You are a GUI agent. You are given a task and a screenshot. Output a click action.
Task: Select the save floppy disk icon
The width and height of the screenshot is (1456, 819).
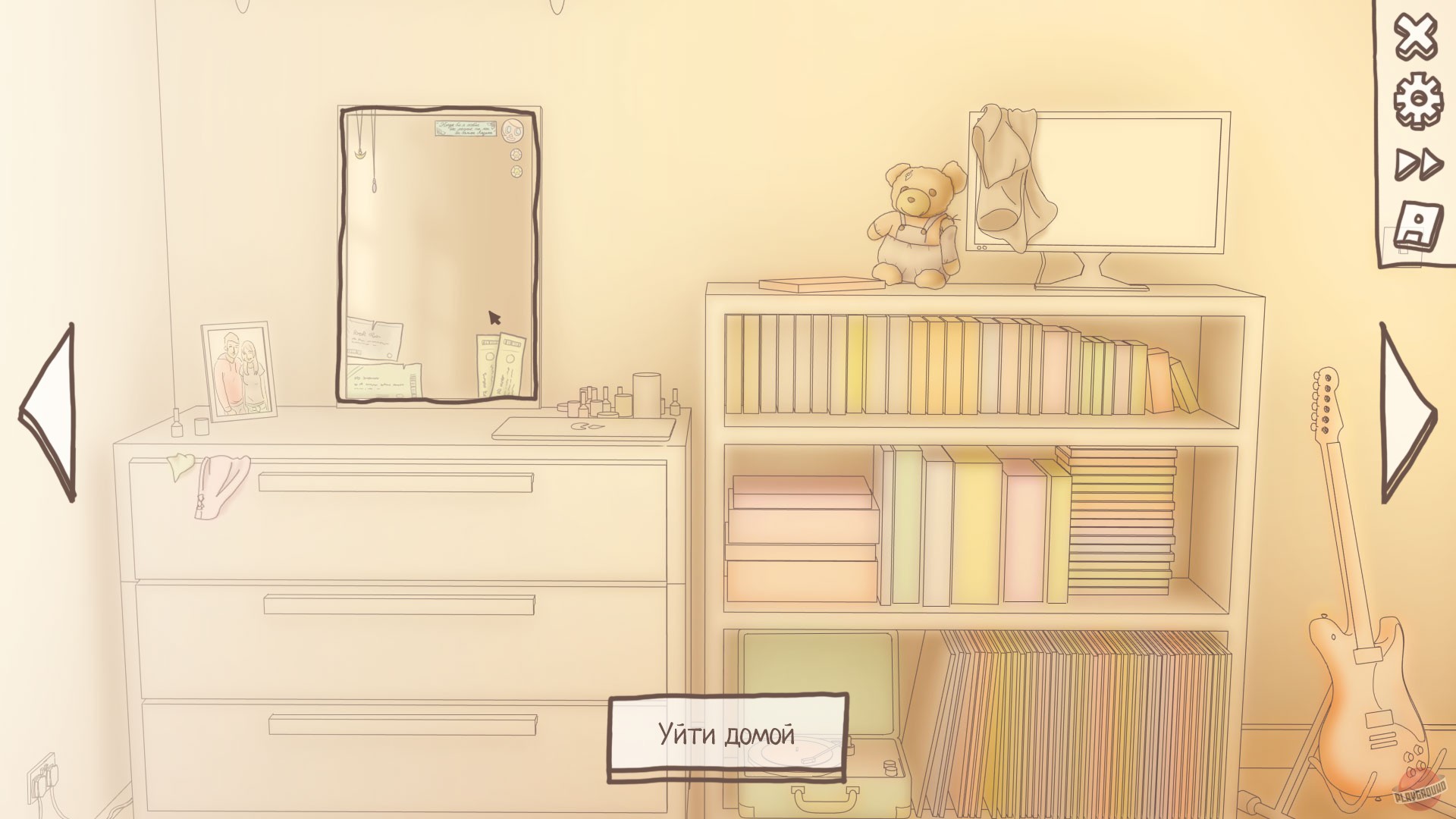(x=1417, y=224)
